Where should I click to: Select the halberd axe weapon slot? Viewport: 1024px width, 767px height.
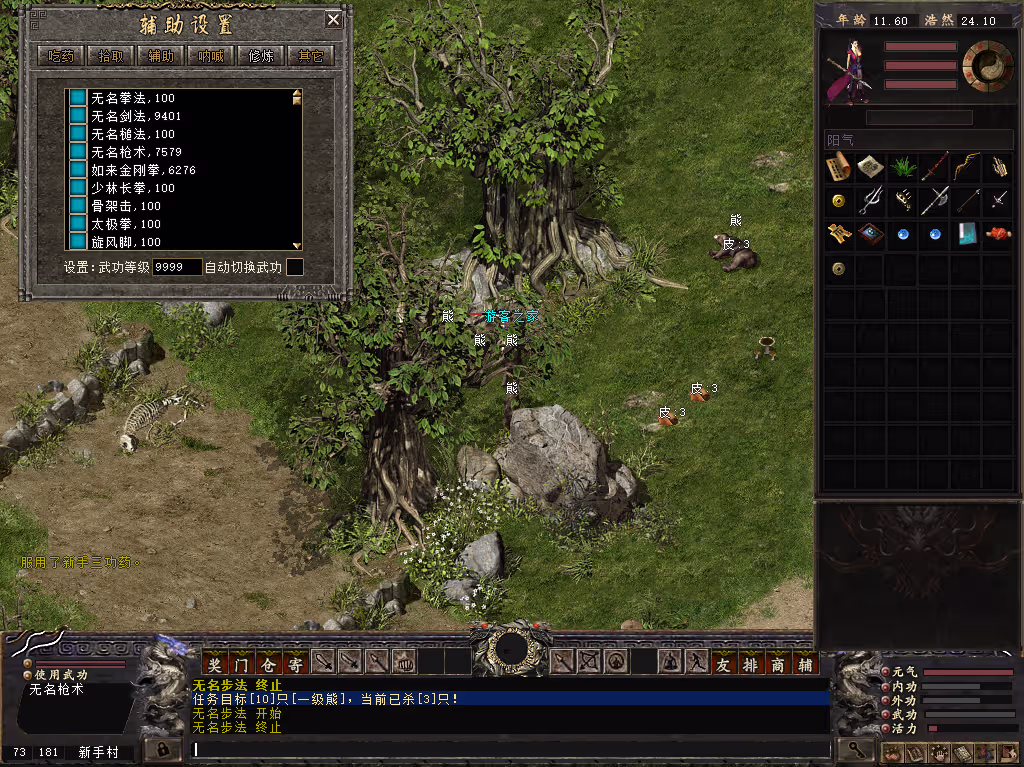point(934,200)
